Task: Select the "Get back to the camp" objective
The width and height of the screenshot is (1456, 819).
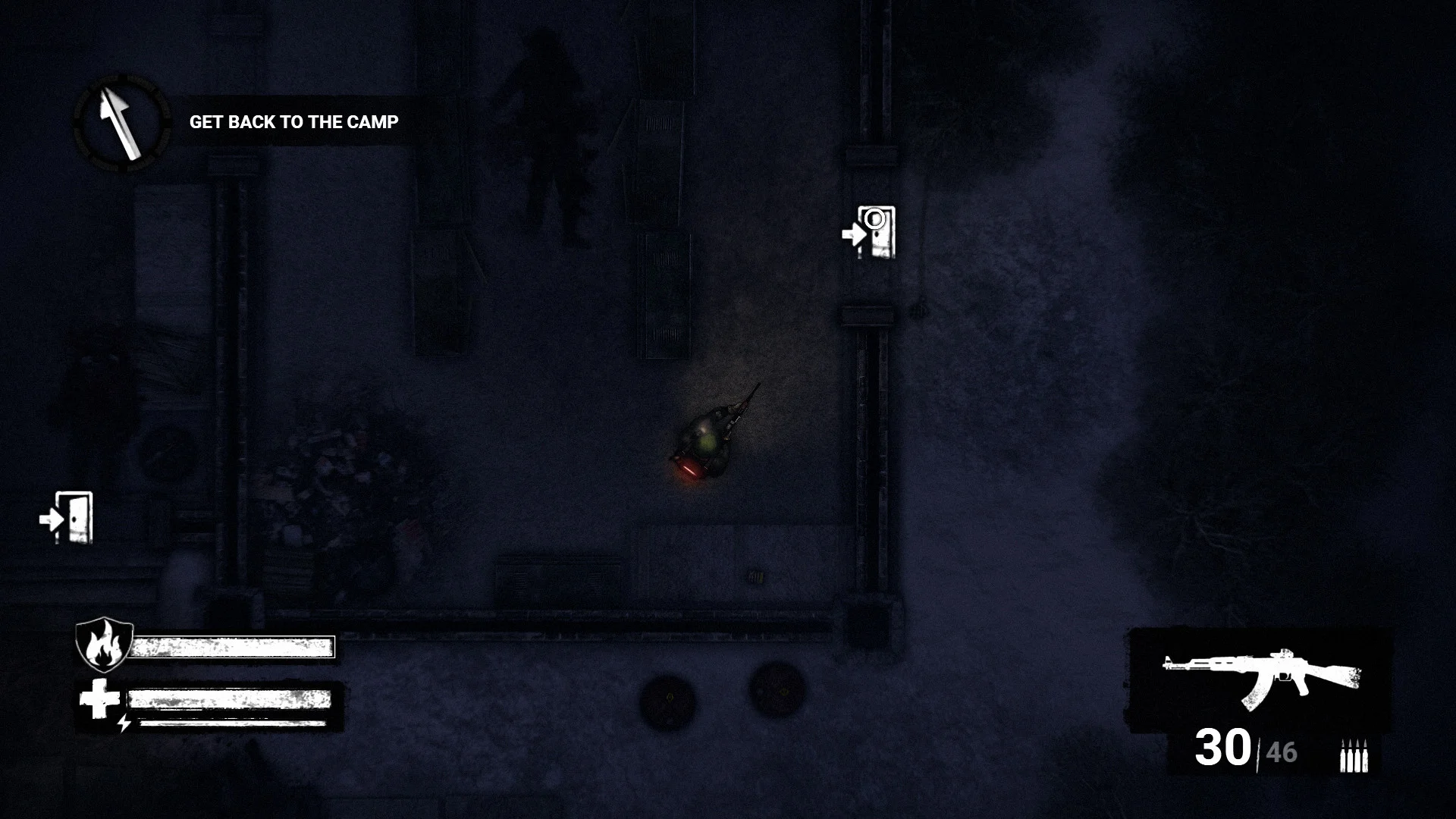Action: [293, 122]
